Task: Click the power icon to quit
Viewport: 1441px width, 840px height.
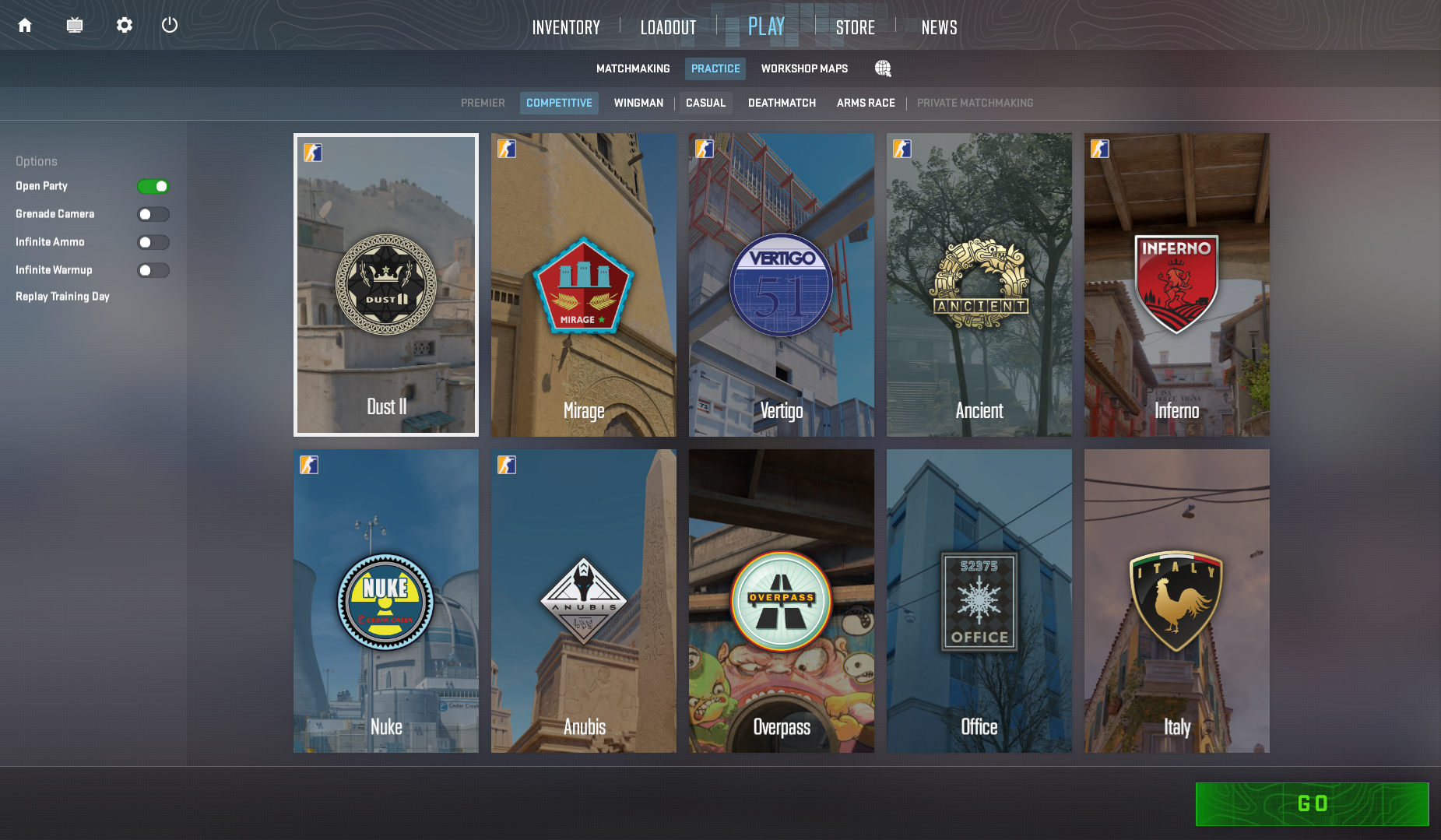Action: [x=170, y=25]
